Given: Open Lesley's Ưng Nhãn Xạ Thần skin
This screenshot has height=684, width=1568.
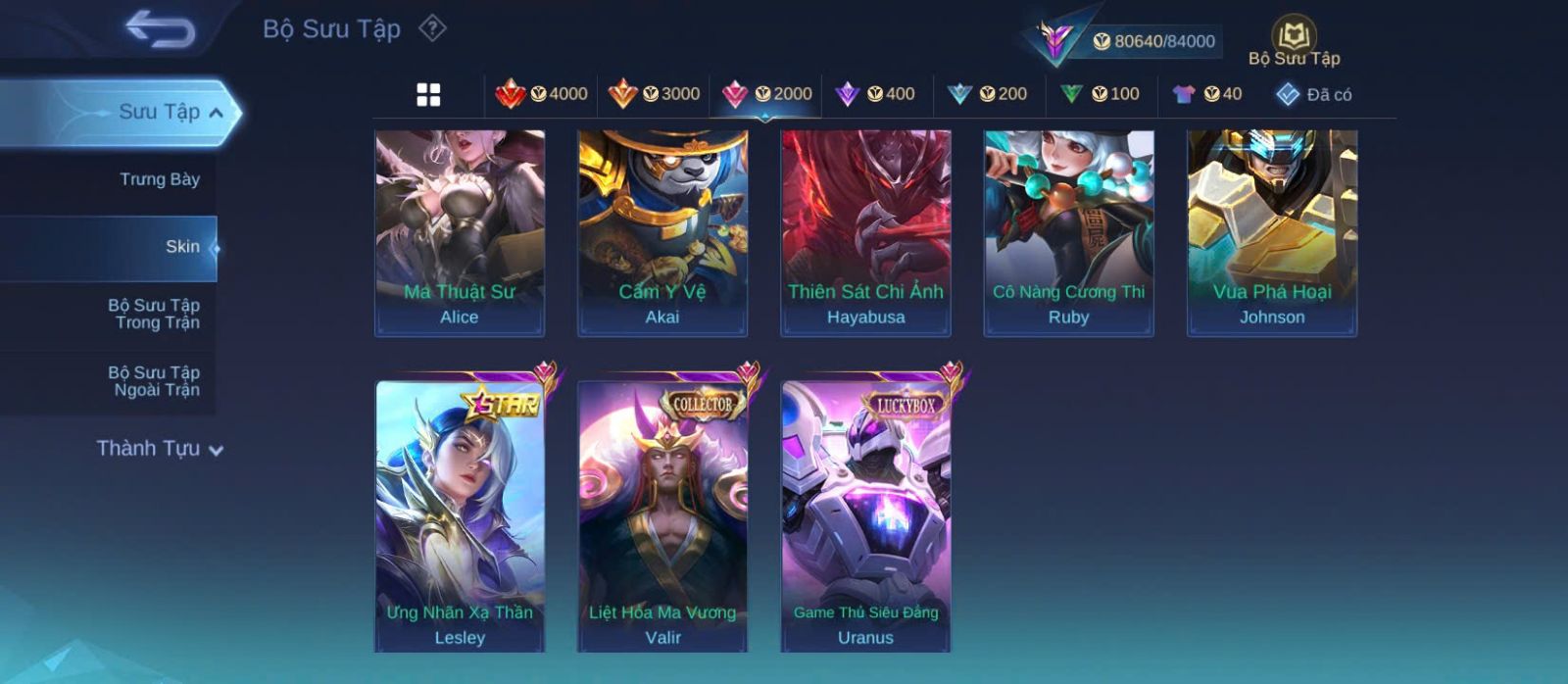Looking at the screenshot, I should pyautogui.click(x=460, y=516).
